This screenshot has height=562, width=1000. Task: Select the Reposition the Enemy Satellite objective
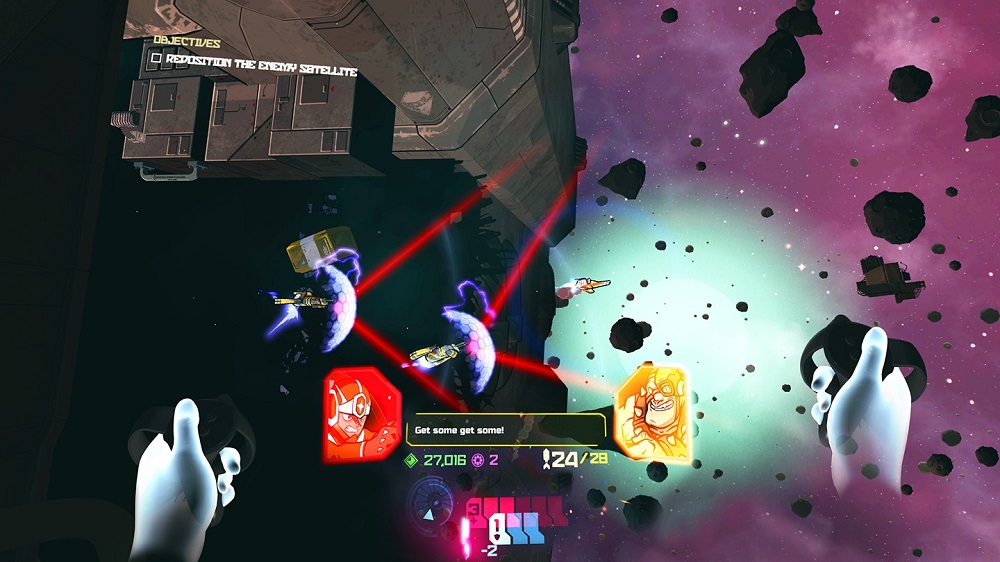click(x=262, y=59)
